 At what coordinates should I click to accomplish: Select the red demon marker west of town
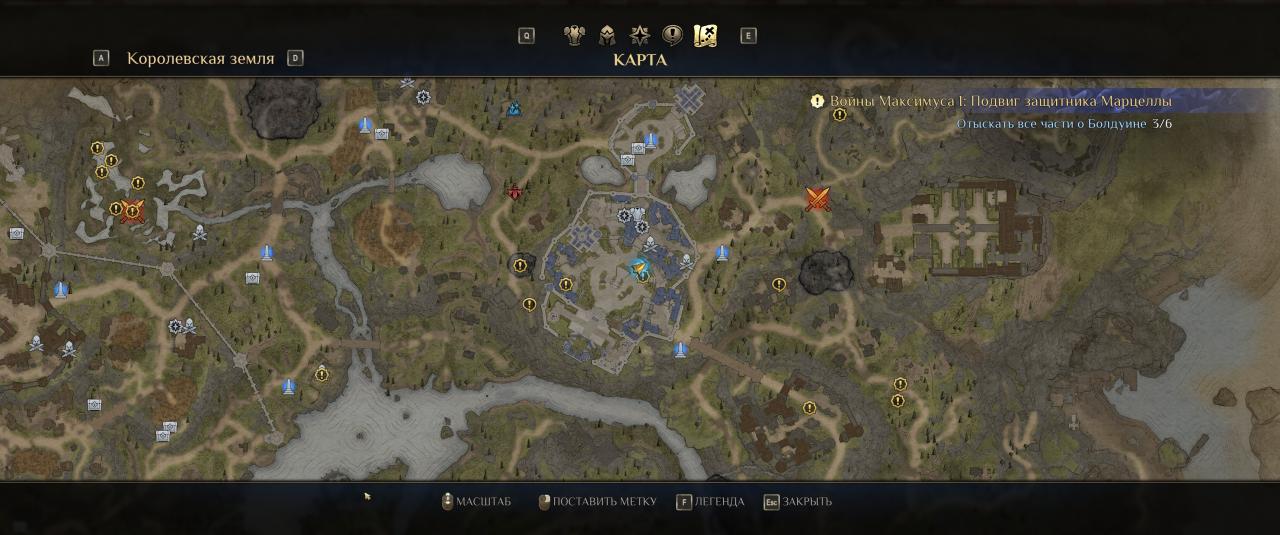point(515,192)
